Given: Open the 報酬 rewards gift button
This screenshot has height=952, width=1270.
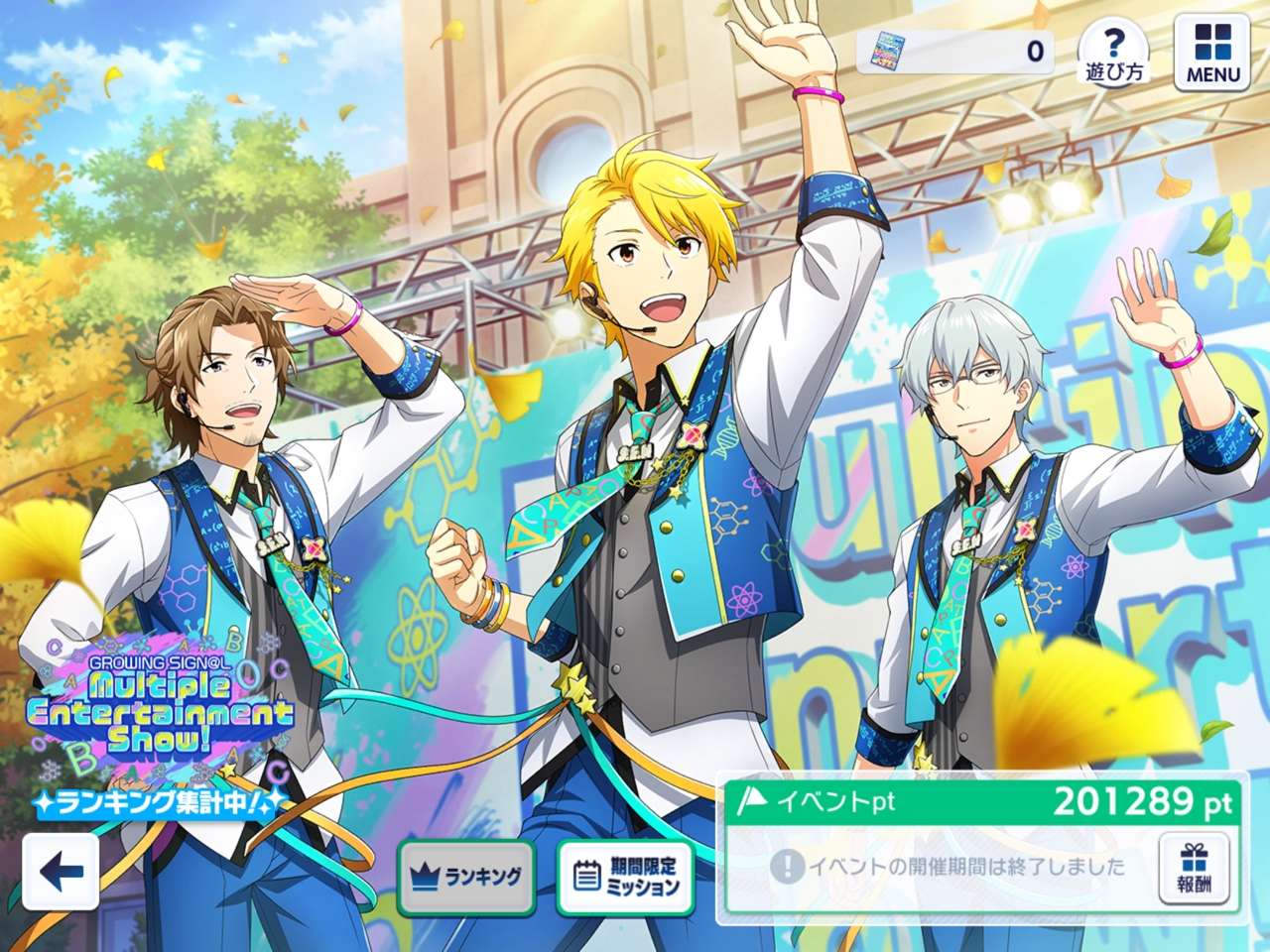Looking at the screenshot, I should point(1194,869).
